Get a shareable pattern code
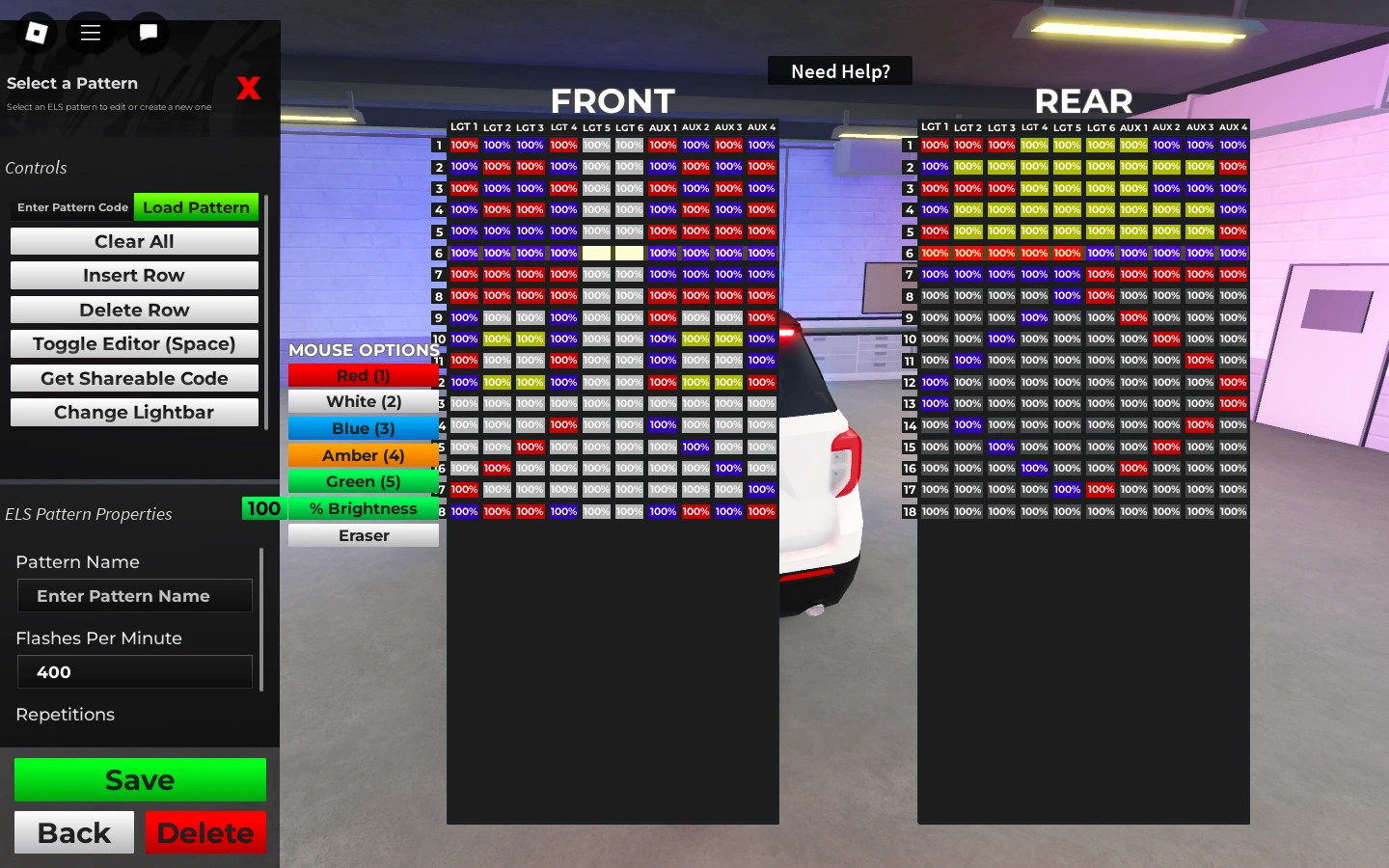Screen dimensions: 1389x868 [134, 378]
